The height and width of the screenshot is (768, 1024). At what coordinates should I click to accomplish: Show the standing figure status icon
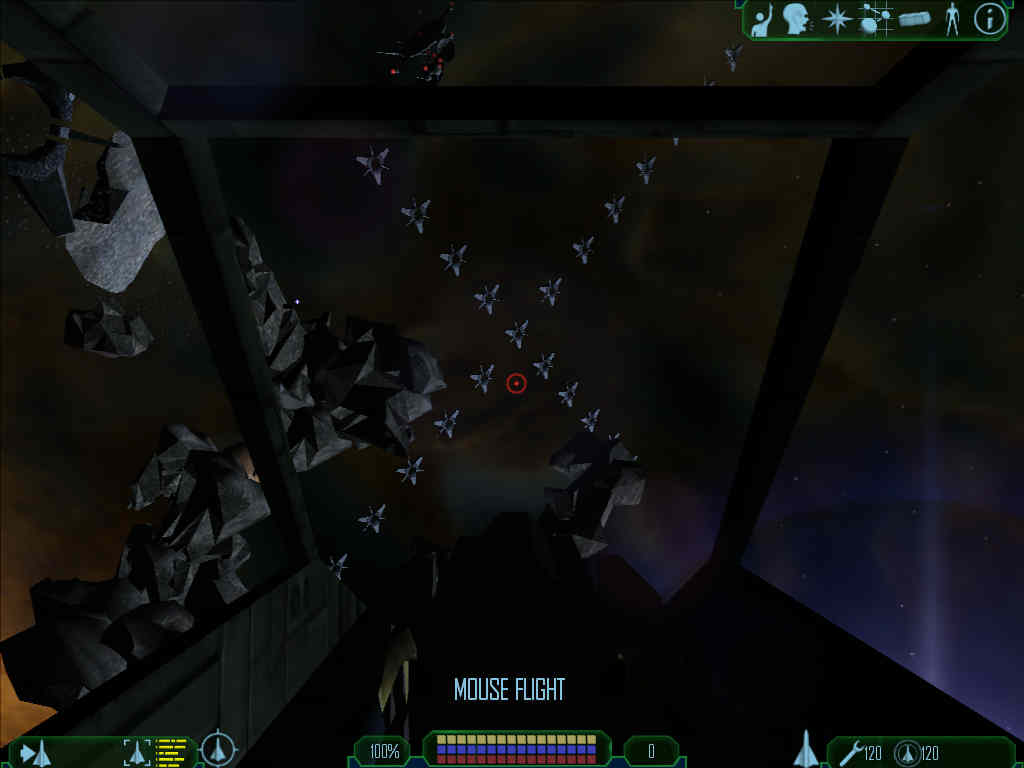951,19
